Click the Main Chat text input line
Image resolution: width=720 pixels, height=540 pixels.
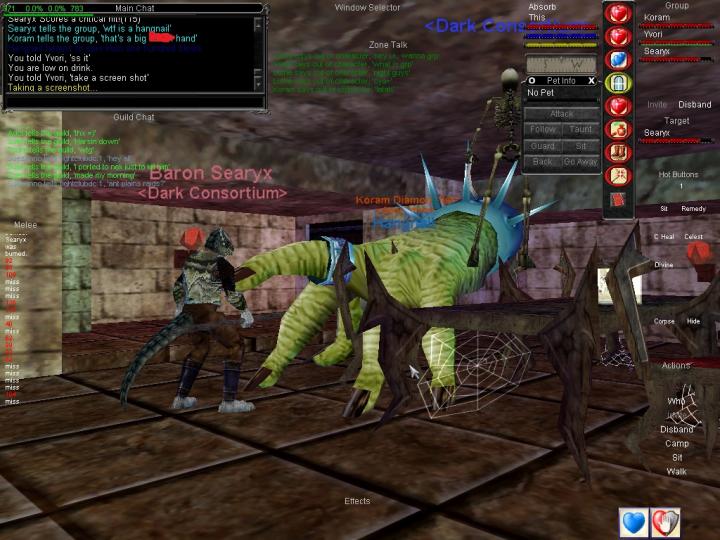130,101
